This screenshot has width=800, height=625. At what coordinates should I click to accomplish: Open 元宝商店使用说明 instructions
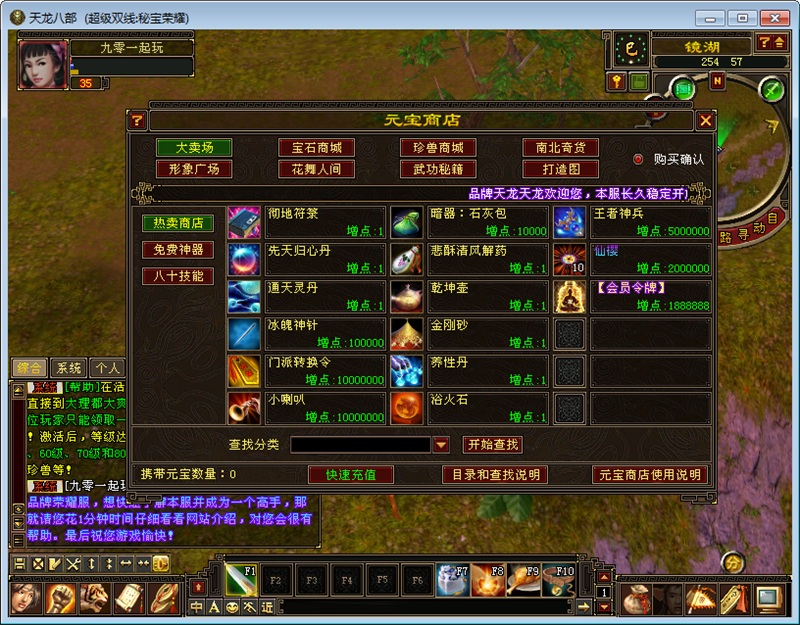coord(650,474)
